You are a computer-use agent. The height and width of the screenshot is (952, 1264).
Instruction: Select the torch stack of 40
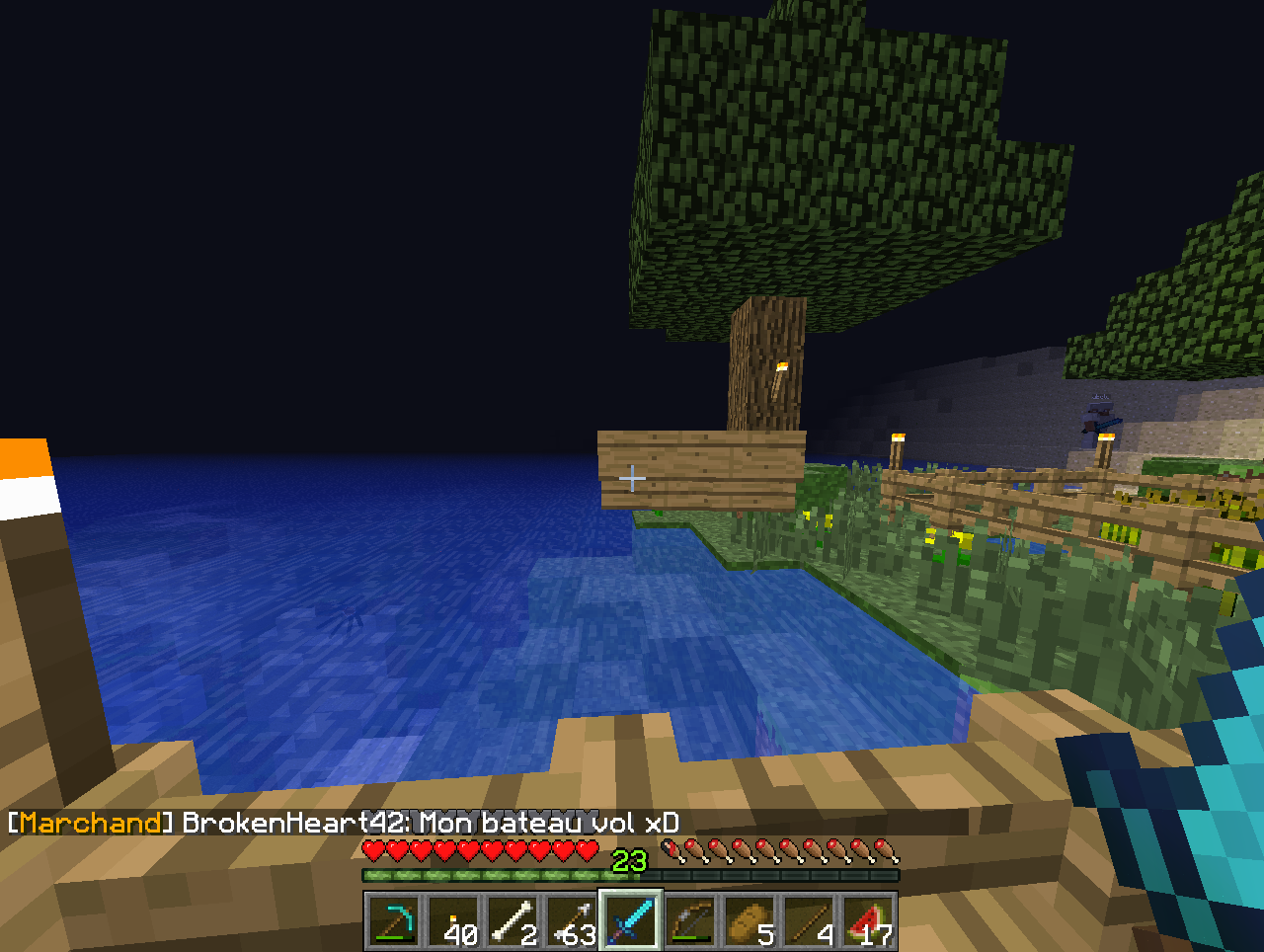tap(453, 921)
